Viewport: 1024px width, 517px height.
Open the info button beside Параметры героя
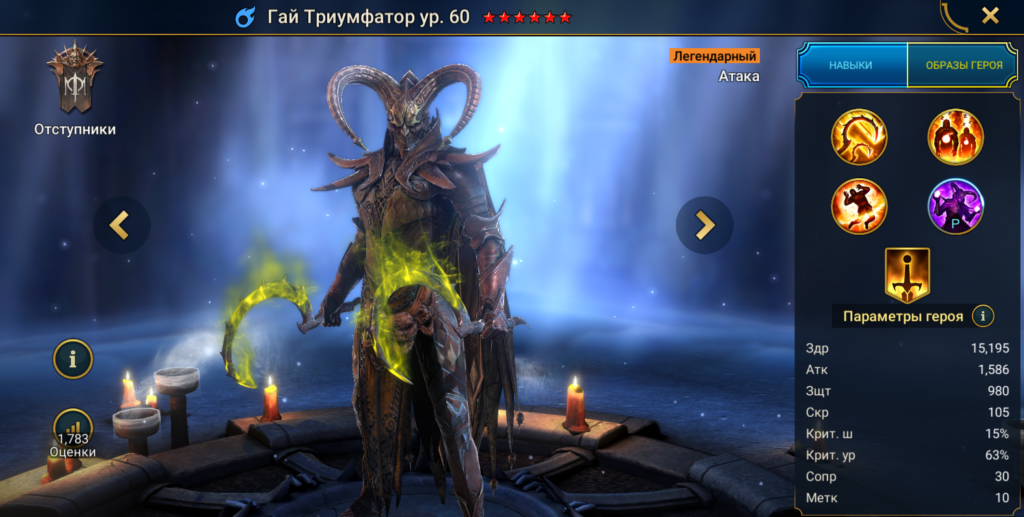pos(983,316)
